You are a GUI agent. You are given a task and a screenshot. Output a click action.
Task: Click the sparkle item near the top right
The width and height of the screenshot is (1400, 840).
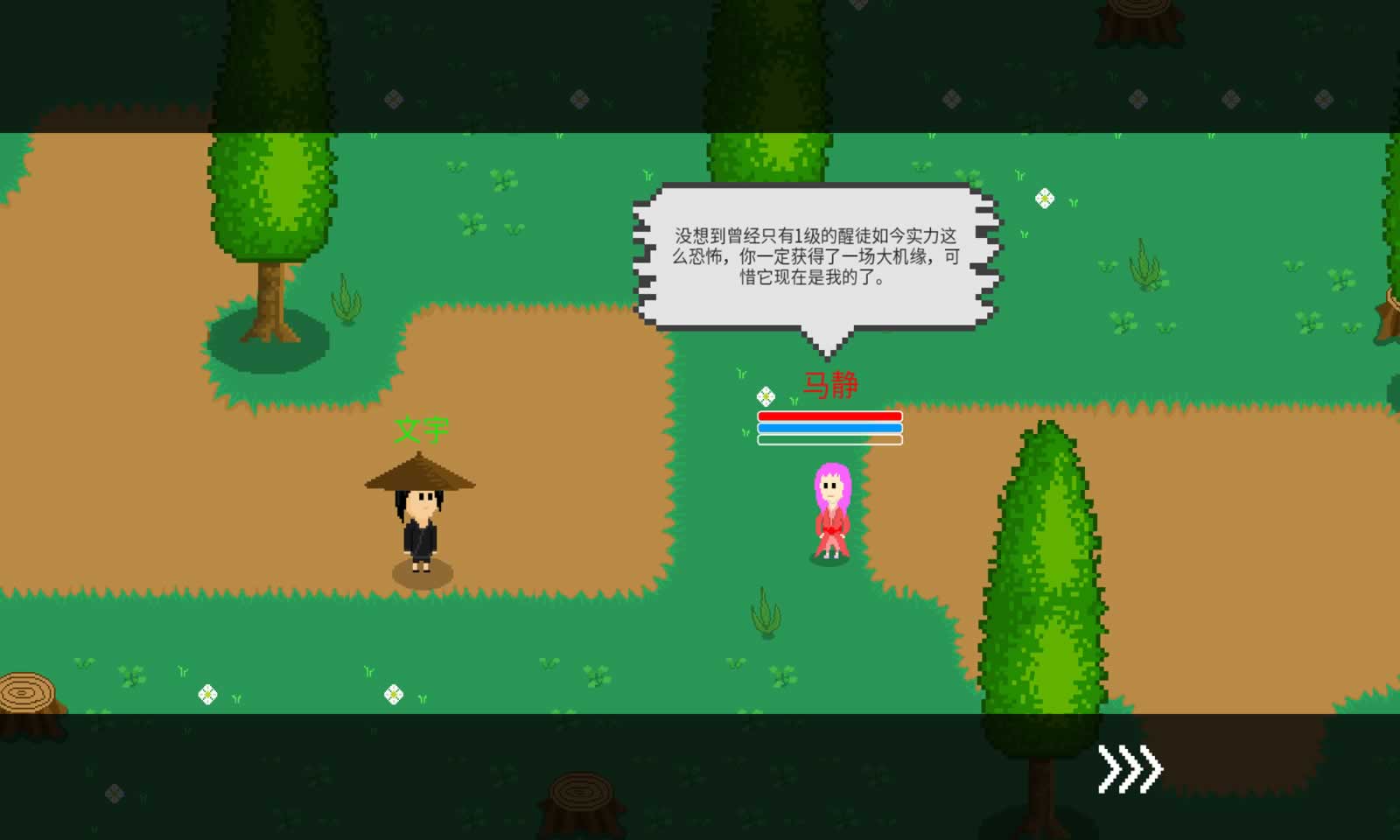point(1043,199)
